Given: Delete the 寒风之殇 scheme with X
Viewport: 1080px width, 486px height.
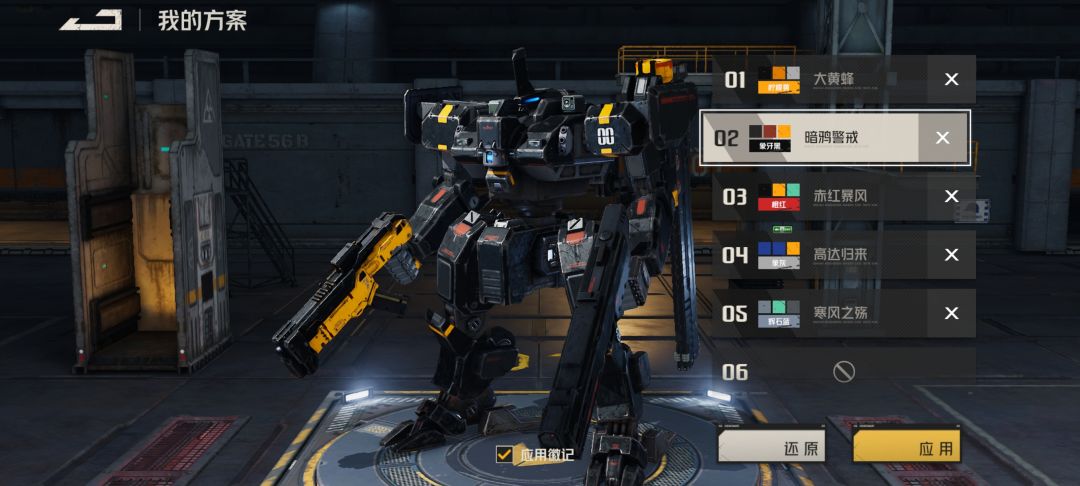Looking at the screenshot, I should [951, 313].
